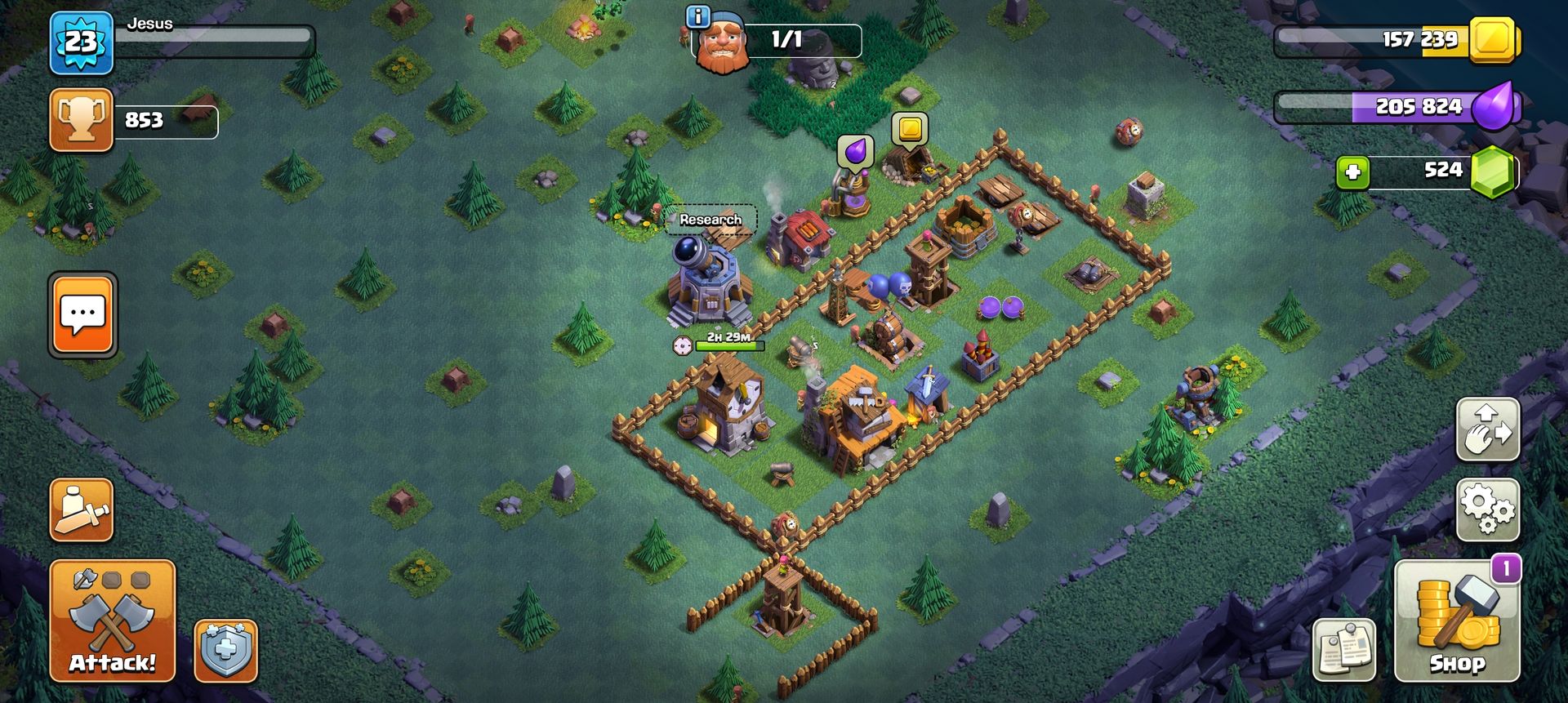
Task: Collect gold from the gold coin bubble
Action: [909, 129]
